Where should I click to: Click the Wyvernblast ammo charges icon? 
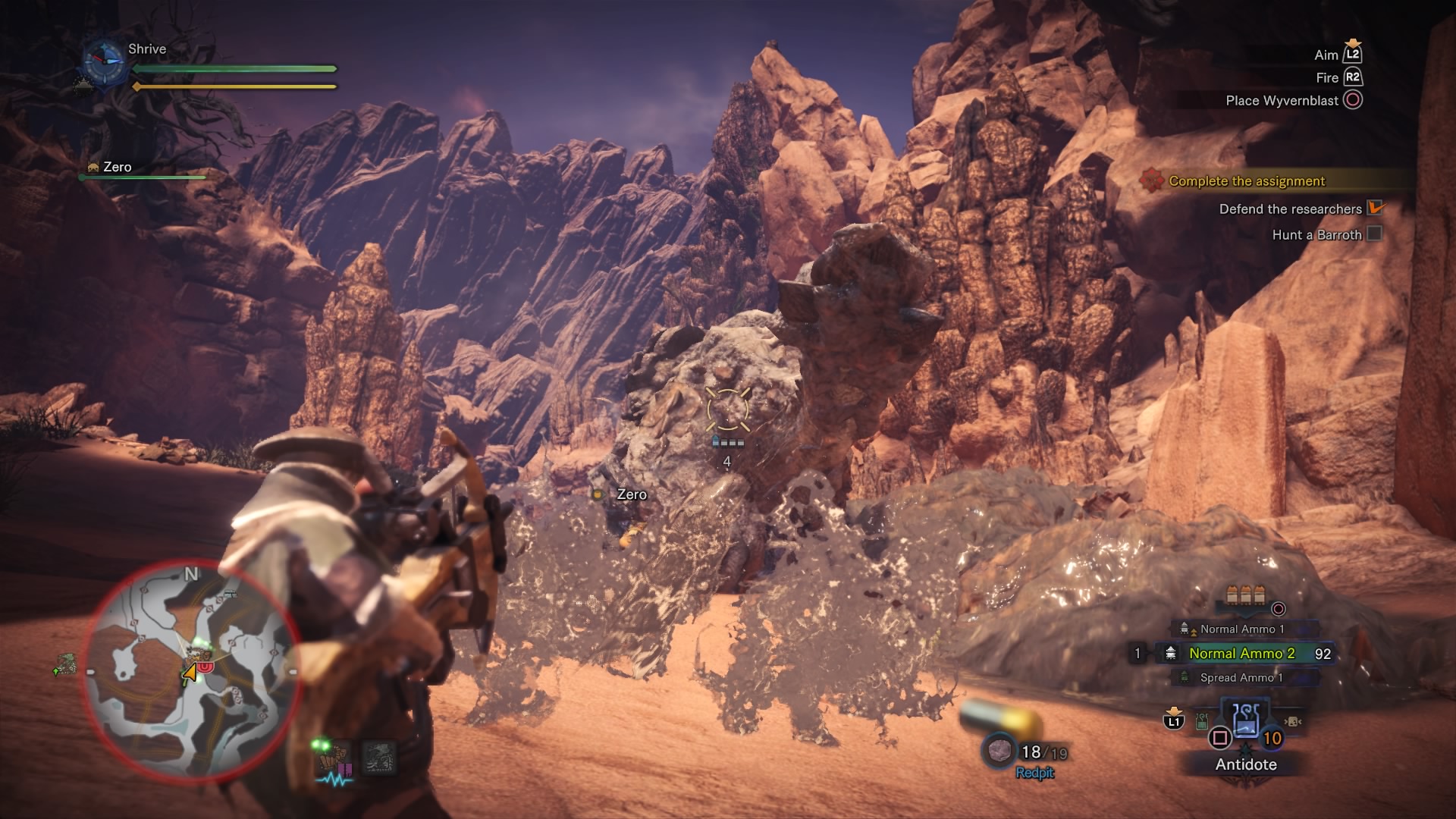[1244, 596]
